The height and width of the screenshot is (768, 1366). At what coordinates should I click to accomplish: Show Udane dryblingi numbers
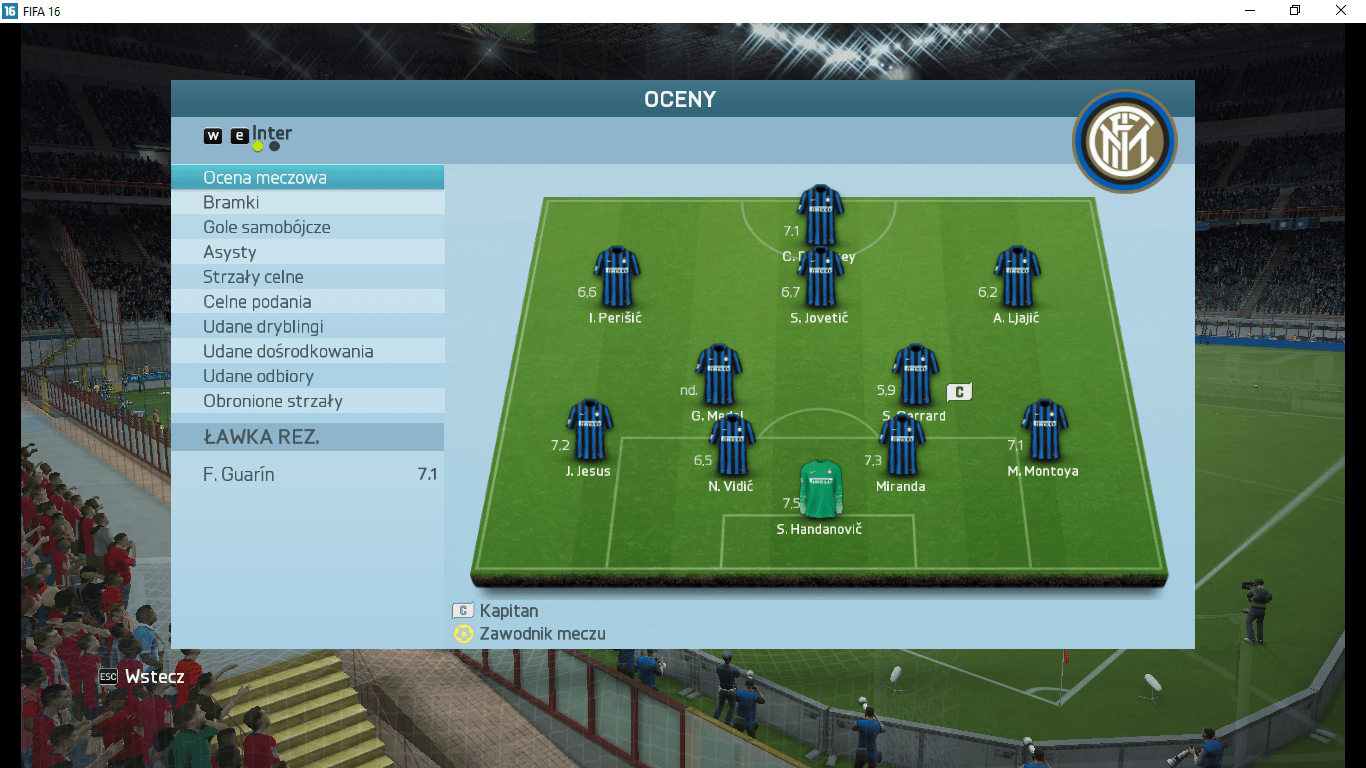[307, 327]
